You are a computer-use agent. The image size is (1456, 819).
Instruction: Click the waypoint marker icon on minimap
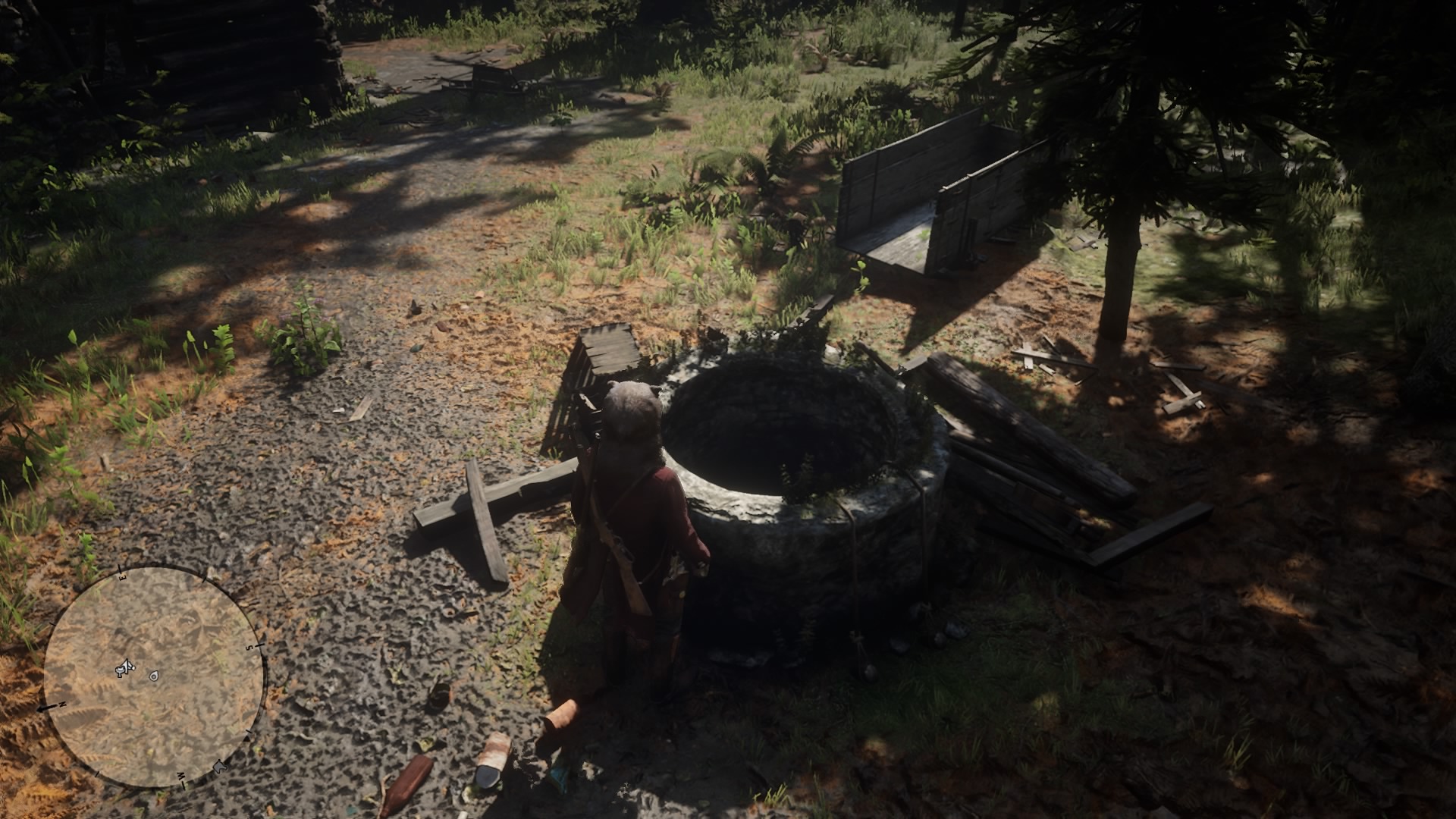point(153,675)
